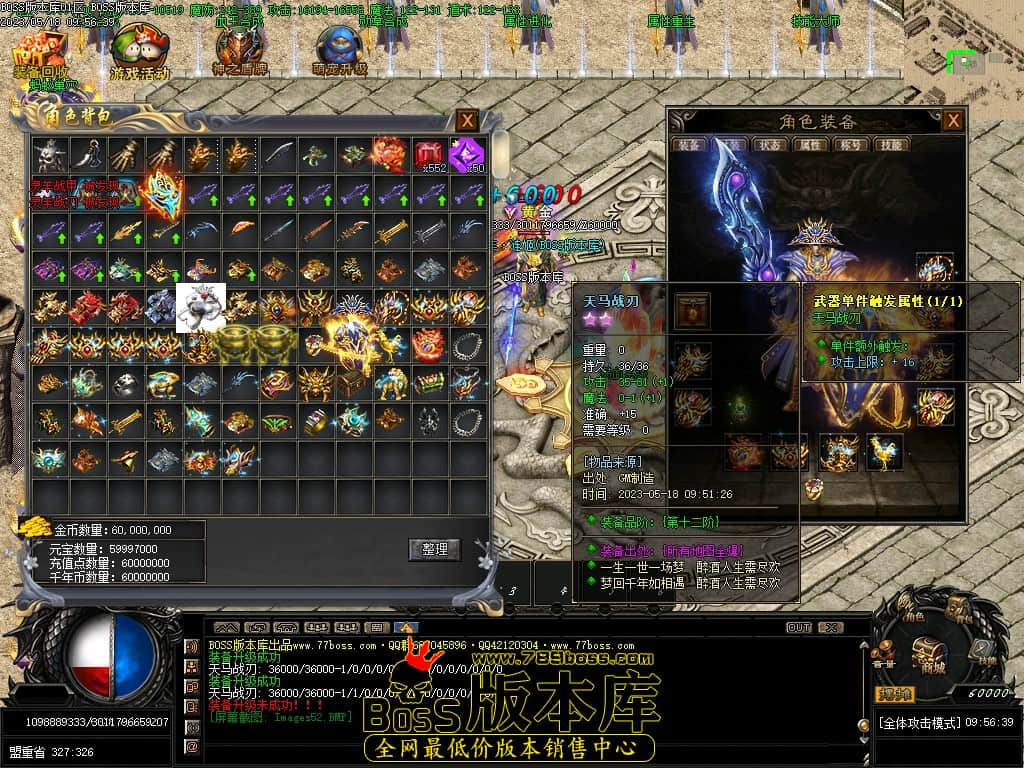Click the 整理 sort button in the bag
Image resolution: width=1024 pixels, height=768 pixels.
[x=435, y=549]
